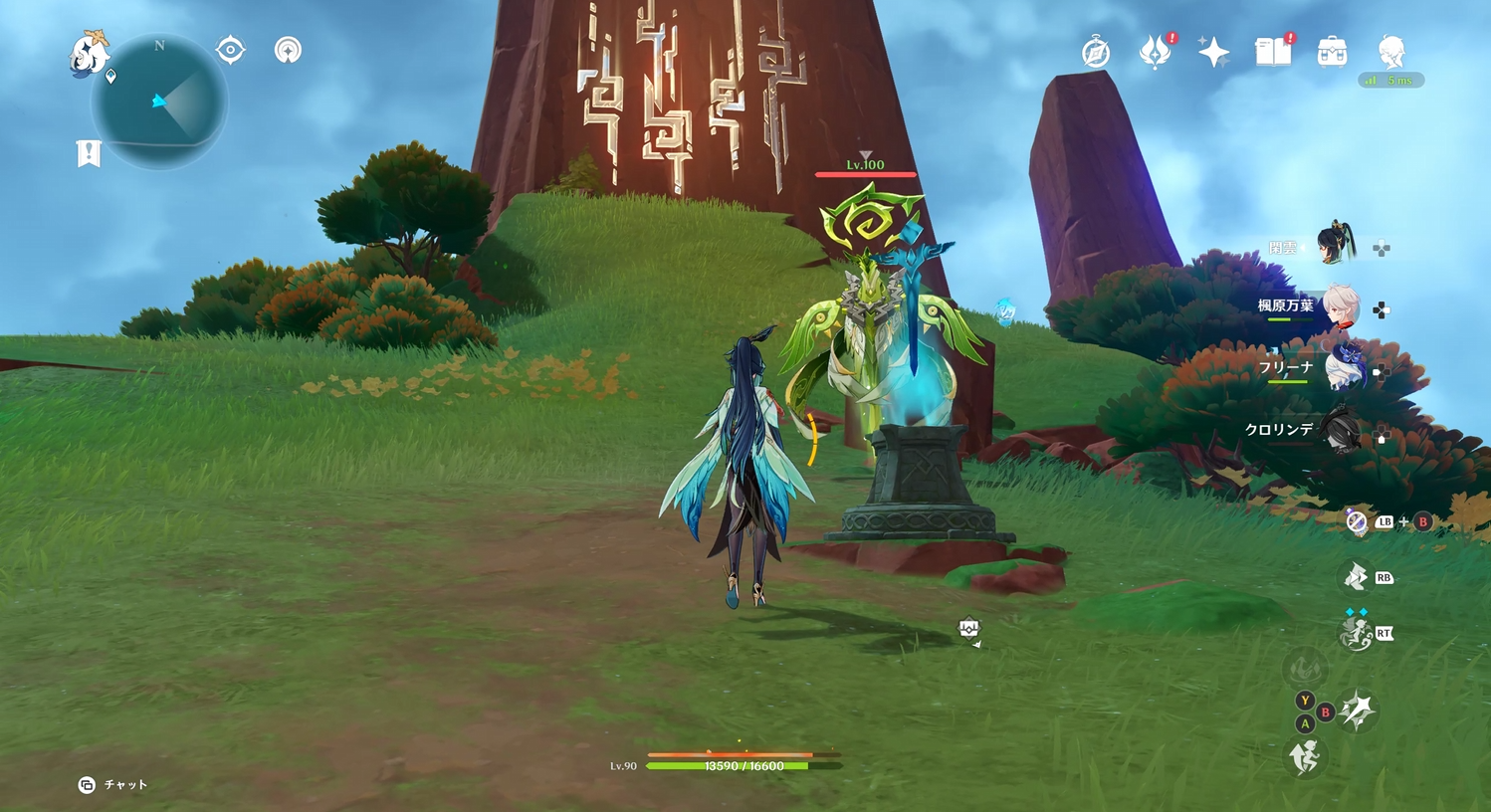Open the winged icon with red alert badge
1491x812 pixels.
point(1155,52)
